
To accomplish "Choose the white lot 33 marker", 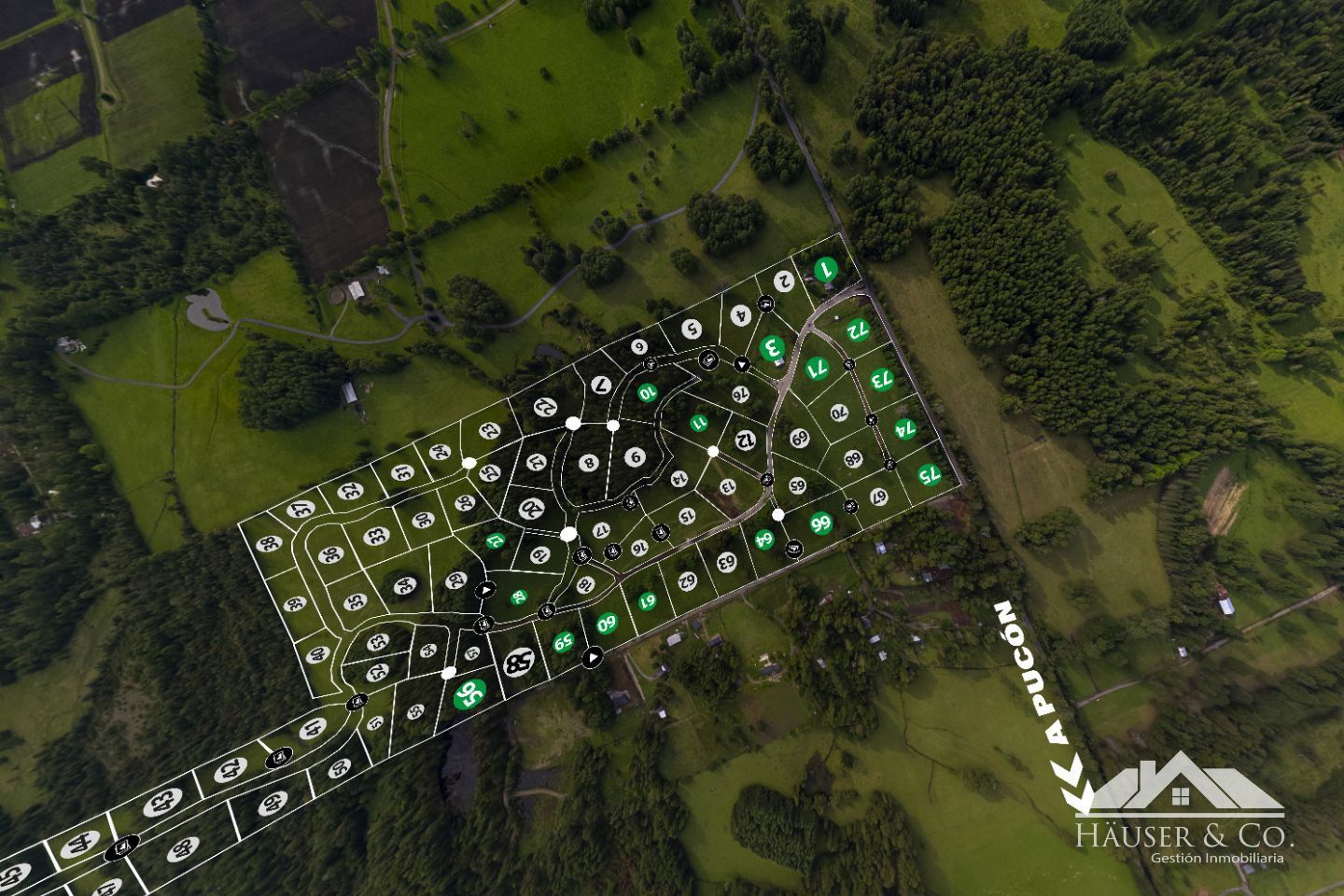I will [377, 537].
